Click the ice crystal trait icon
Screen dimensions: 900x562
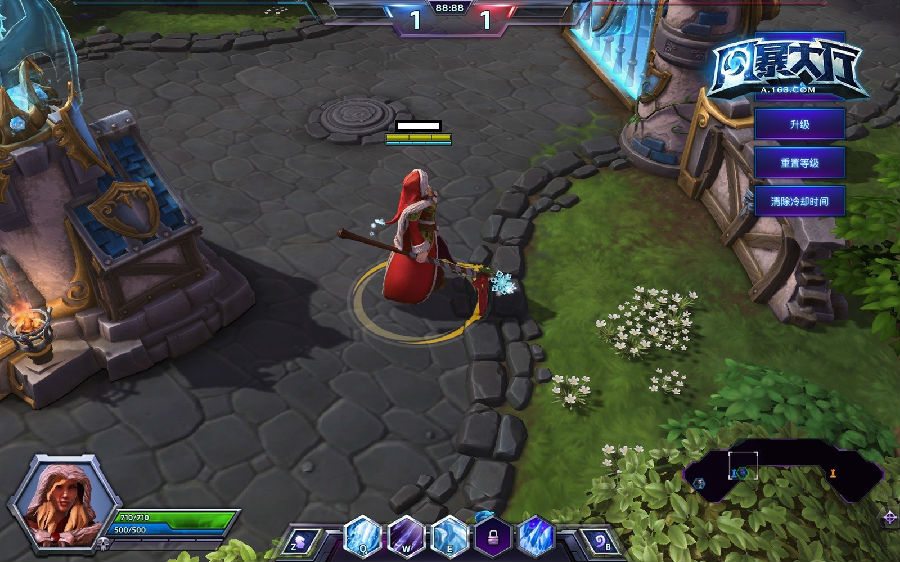535,537
